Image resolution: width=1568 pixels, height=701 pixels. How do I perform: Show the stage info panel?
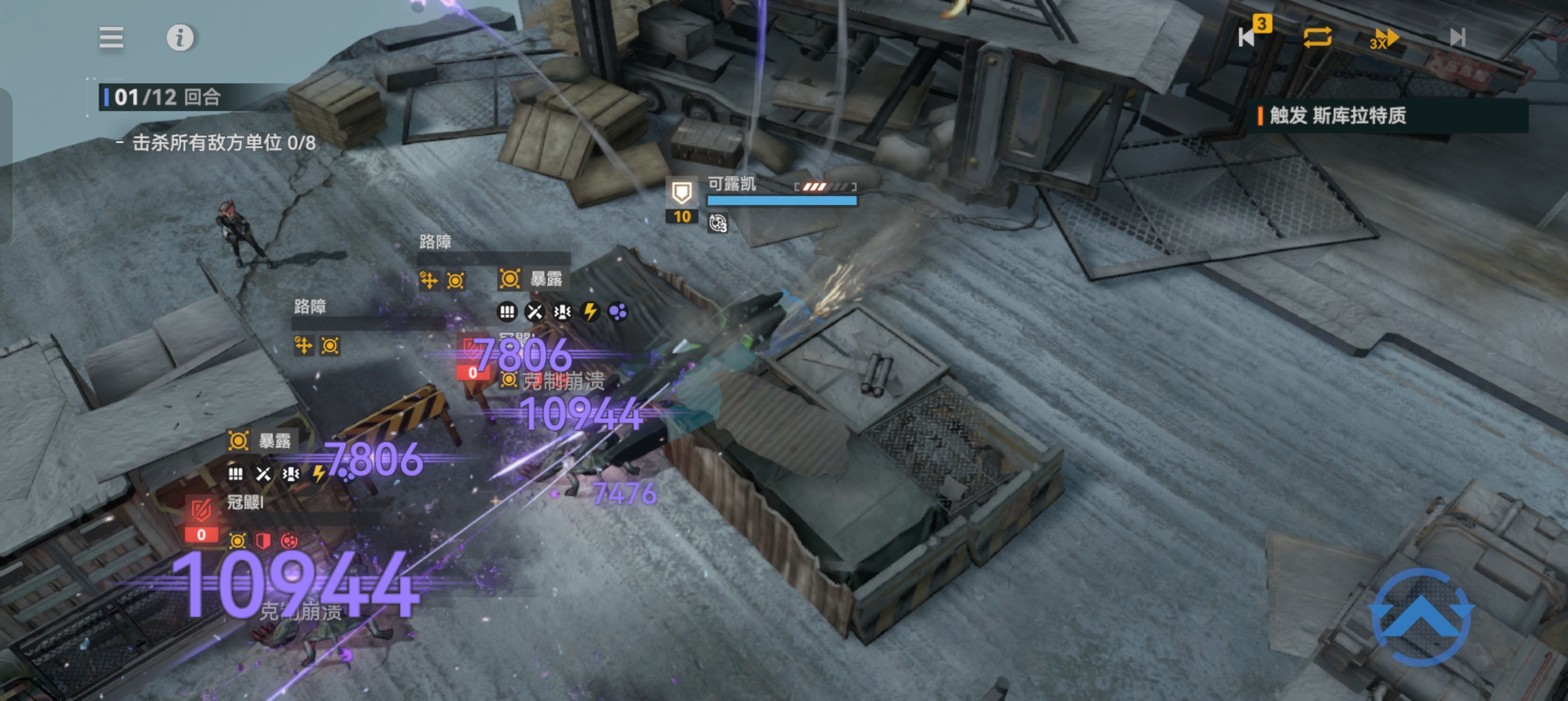click(x=180, y=38)
